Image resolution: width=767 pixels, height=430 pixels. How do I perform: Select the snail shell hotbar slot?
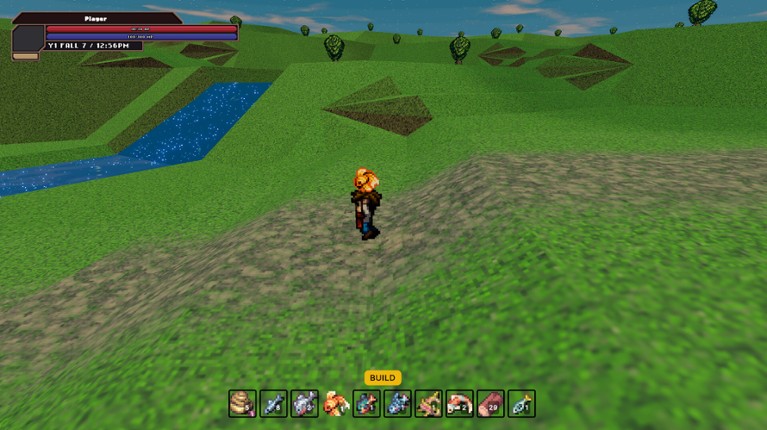click(242, 404)
